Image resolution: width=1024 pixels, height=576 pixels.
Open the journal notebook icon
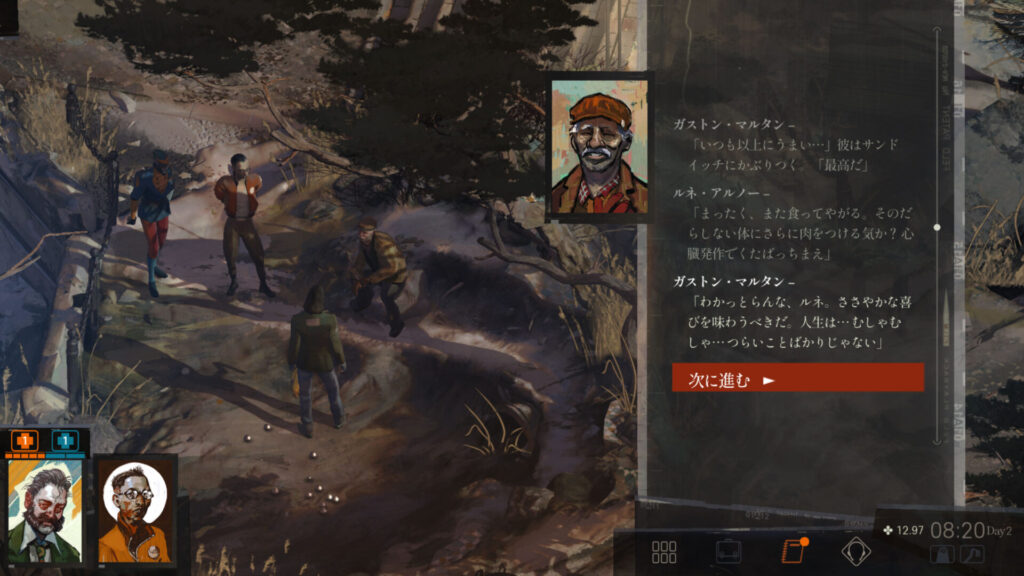click(793, 552)
